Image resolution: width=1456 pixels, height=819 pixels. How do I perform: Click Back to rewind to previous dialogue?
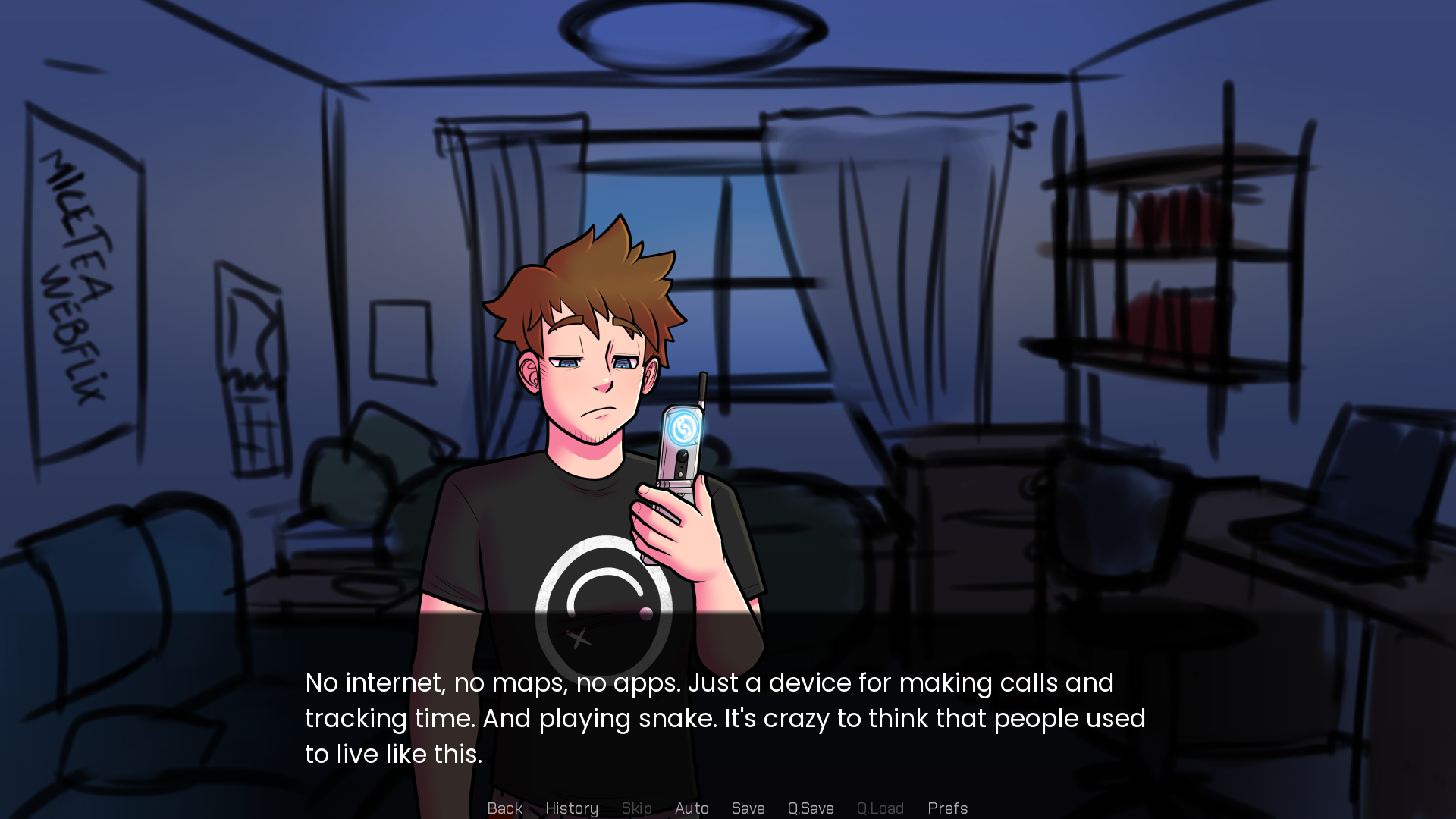(504, 808)
